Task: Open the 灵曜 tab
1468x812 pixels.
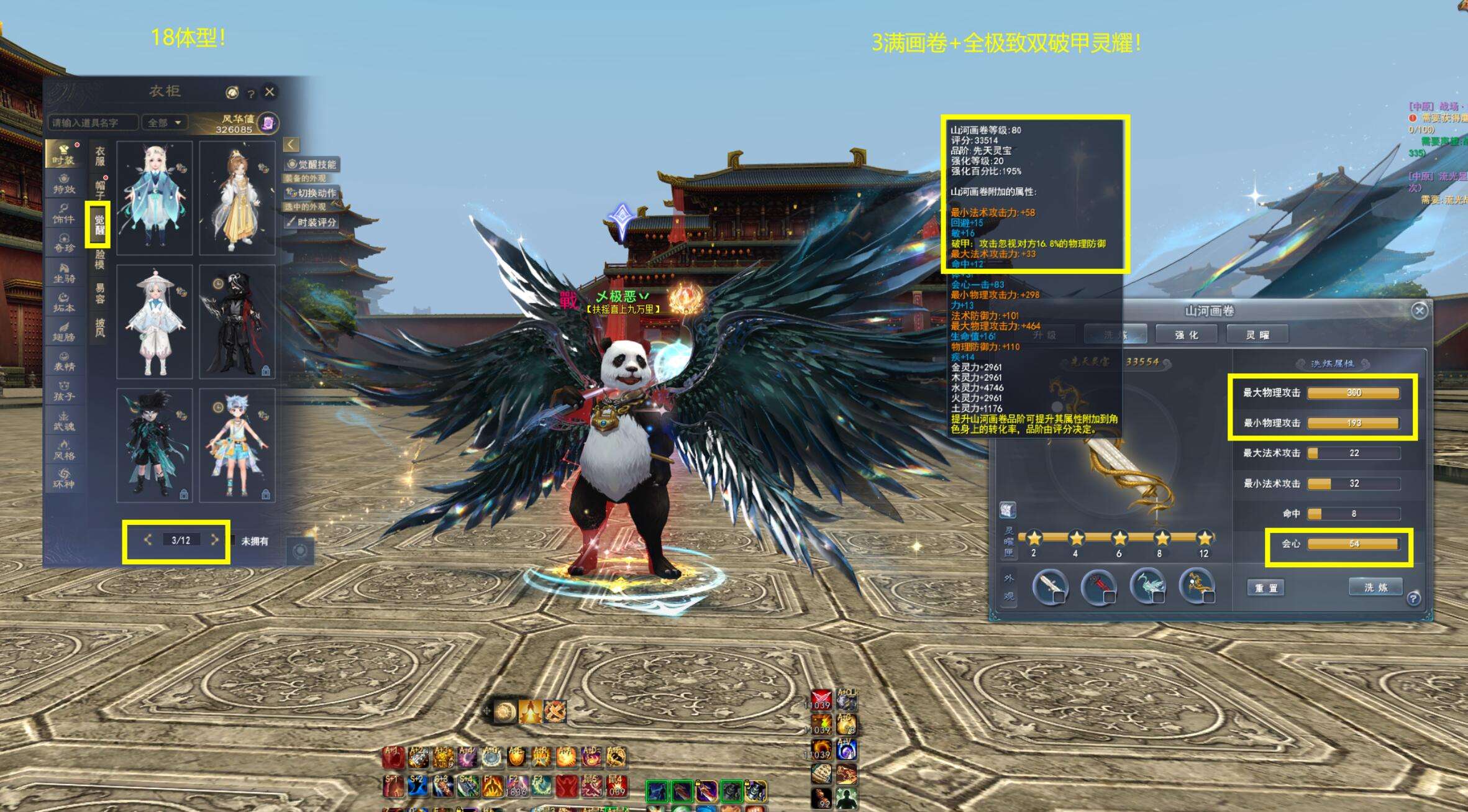Action: click(x=1257, y=335)
